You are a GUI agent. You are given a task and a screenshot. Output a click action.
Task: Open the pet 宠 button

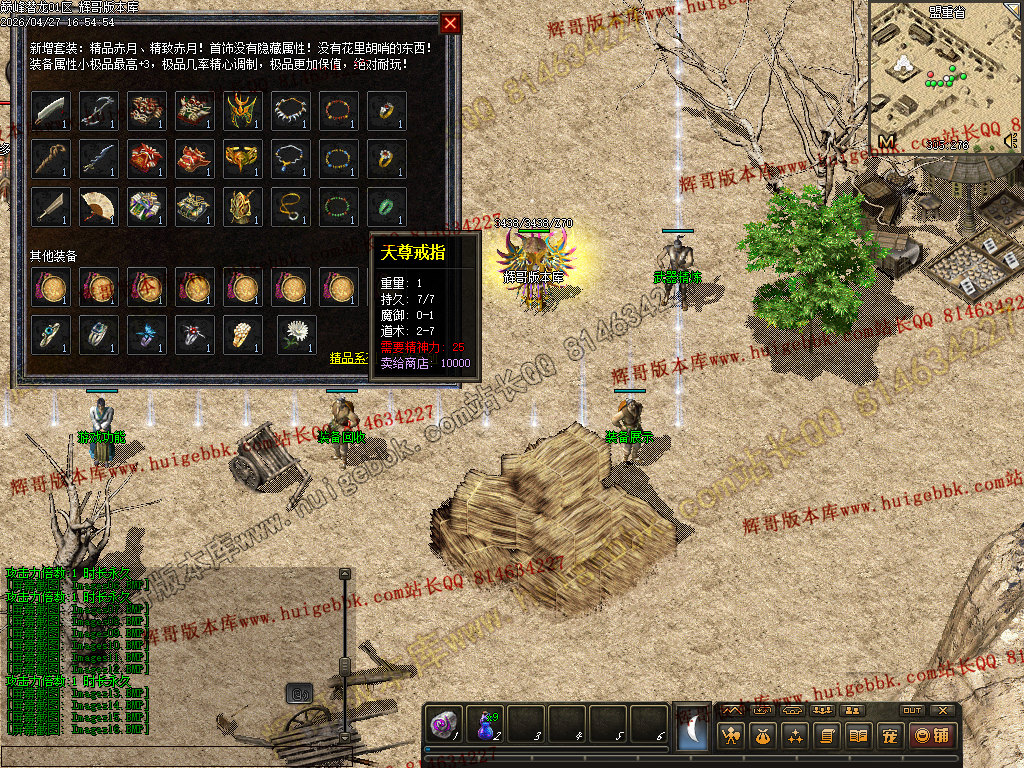[888, 736]
